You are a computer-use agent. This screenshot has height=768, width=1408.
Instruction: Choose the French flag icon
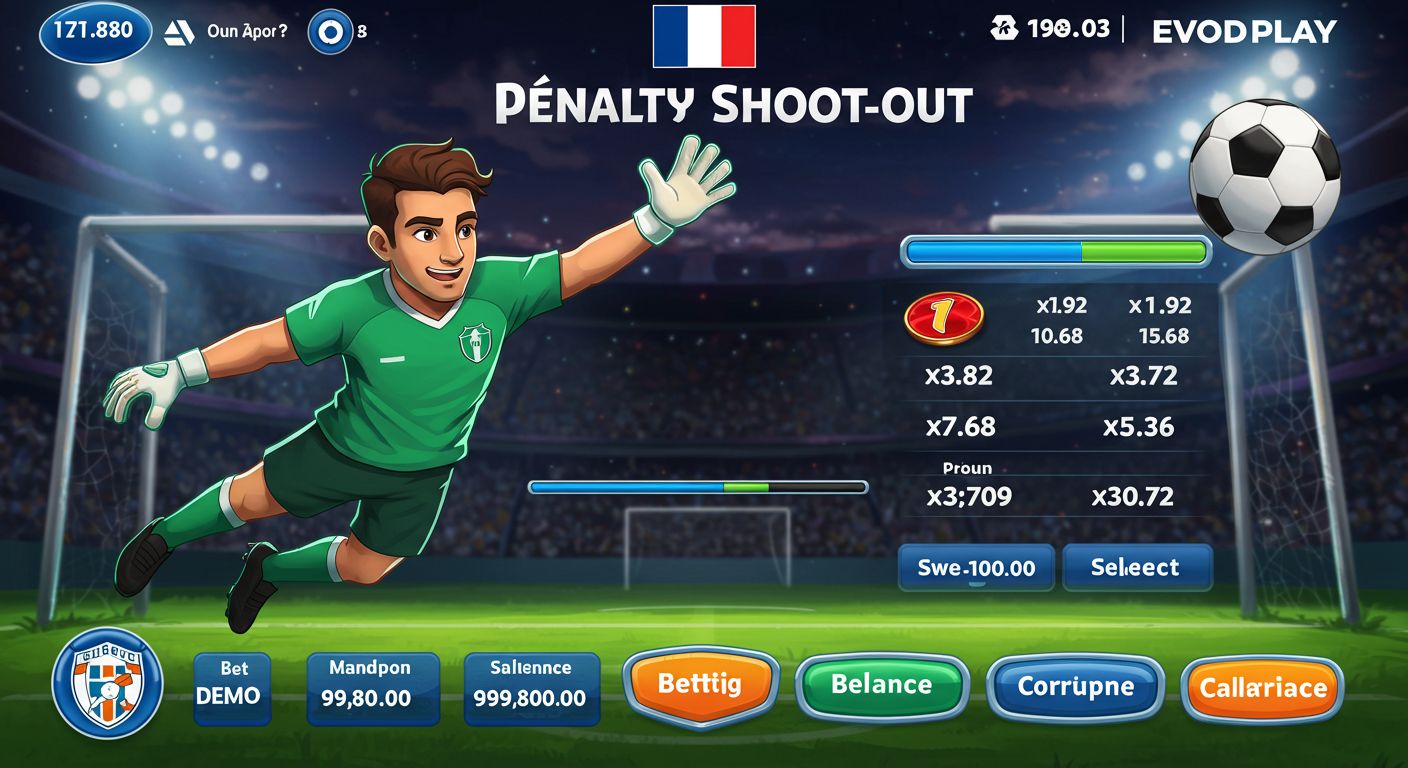tap(704, 36)
